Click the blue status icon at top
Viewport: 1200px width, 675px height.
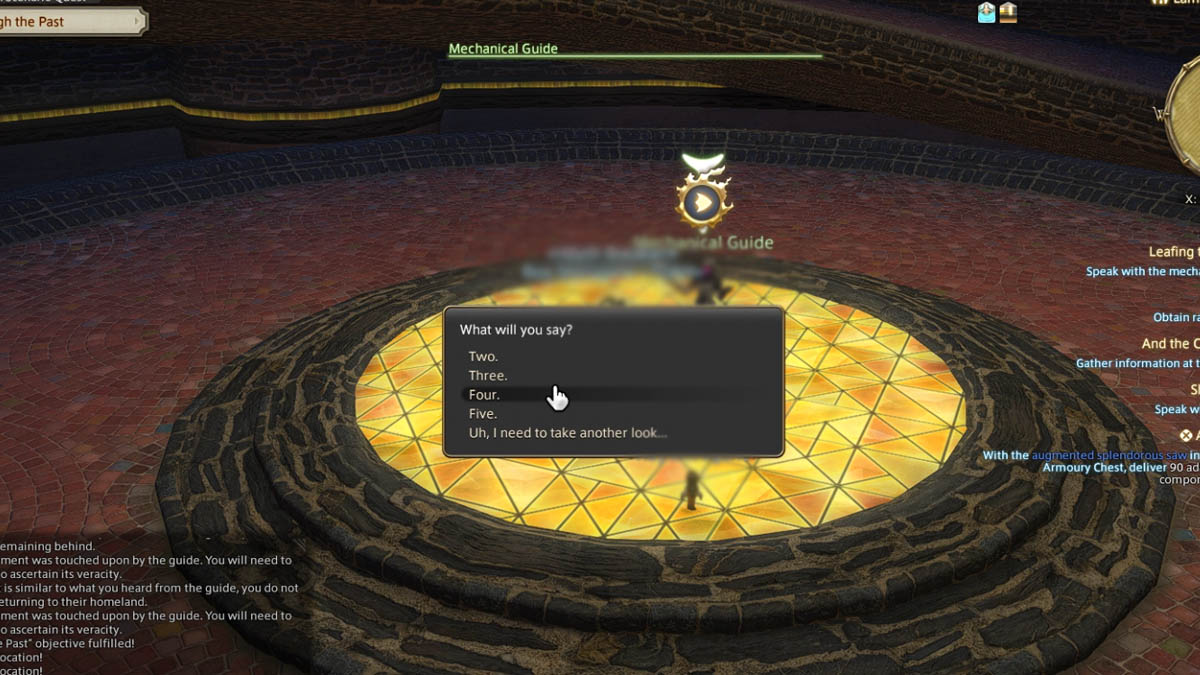(987, 13)
